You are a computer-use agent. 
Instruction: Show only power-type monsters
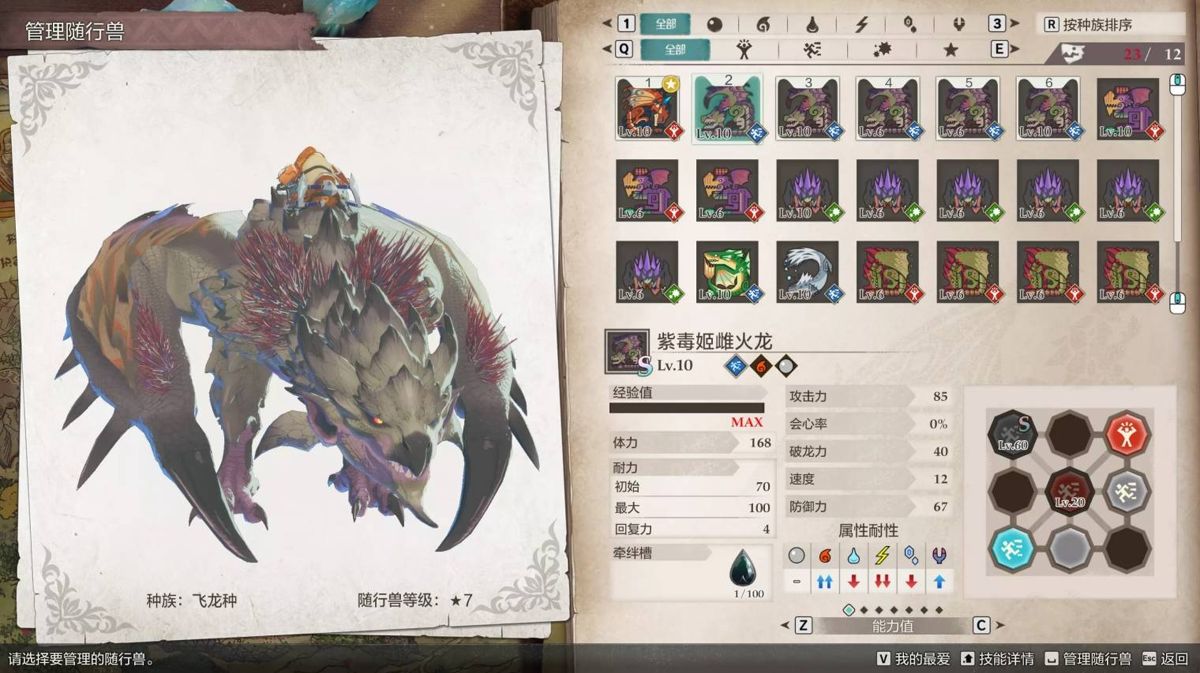(x=743, y=49)
